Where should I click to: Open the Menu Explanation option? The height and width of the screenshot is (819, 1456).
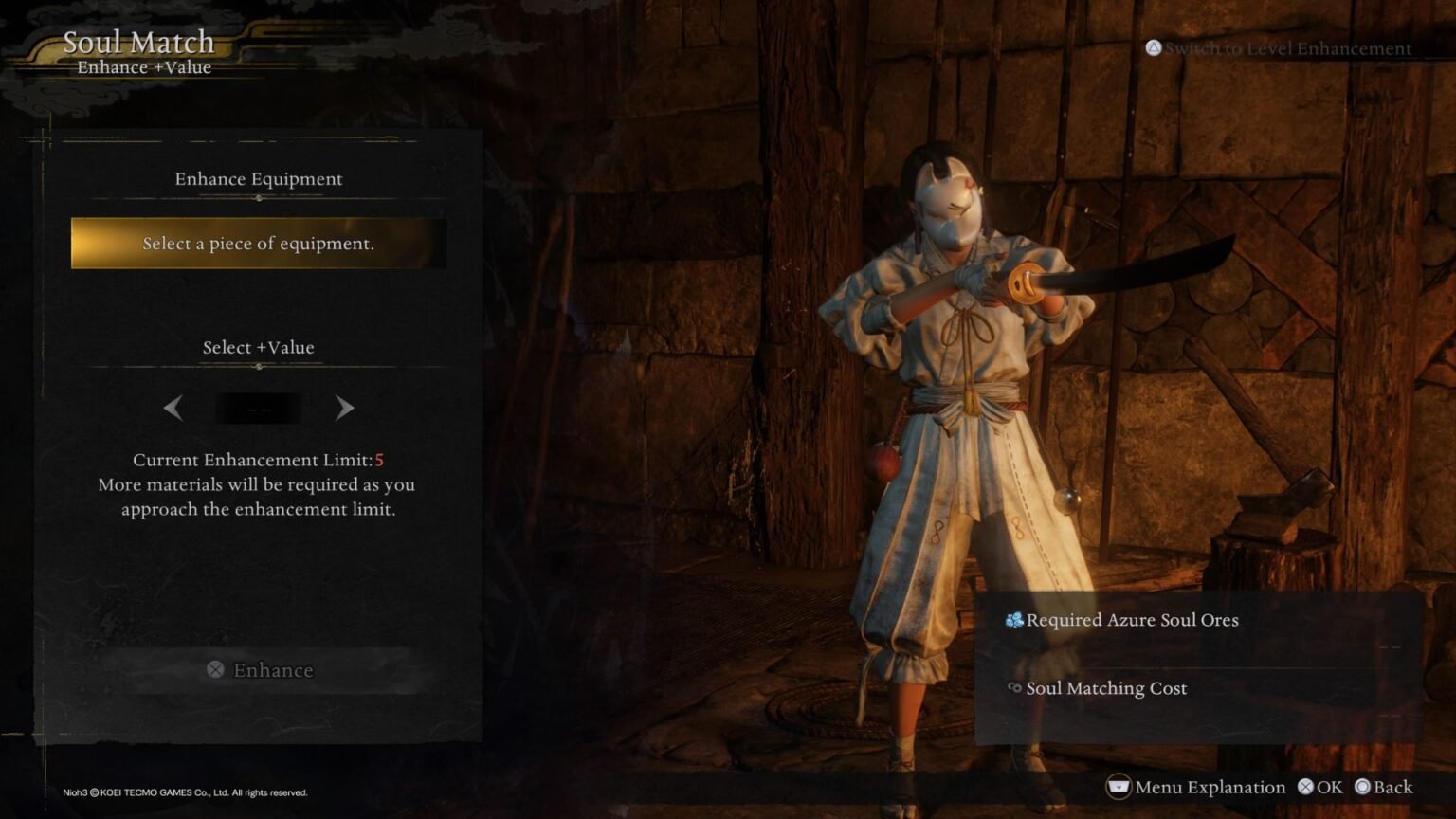[1210, 787]
